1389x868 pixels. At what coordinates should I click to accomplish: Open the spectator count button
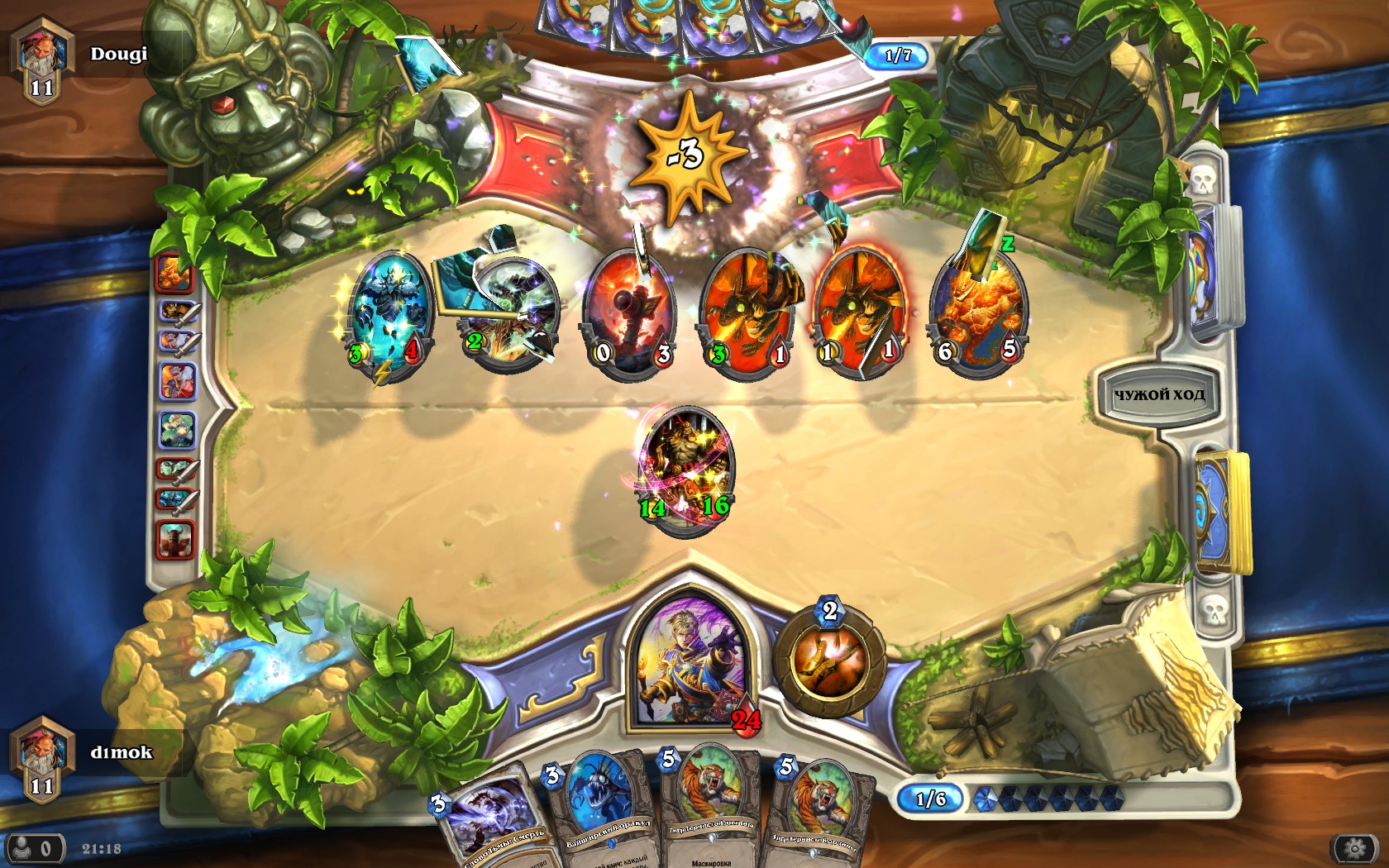click(35, 848)
